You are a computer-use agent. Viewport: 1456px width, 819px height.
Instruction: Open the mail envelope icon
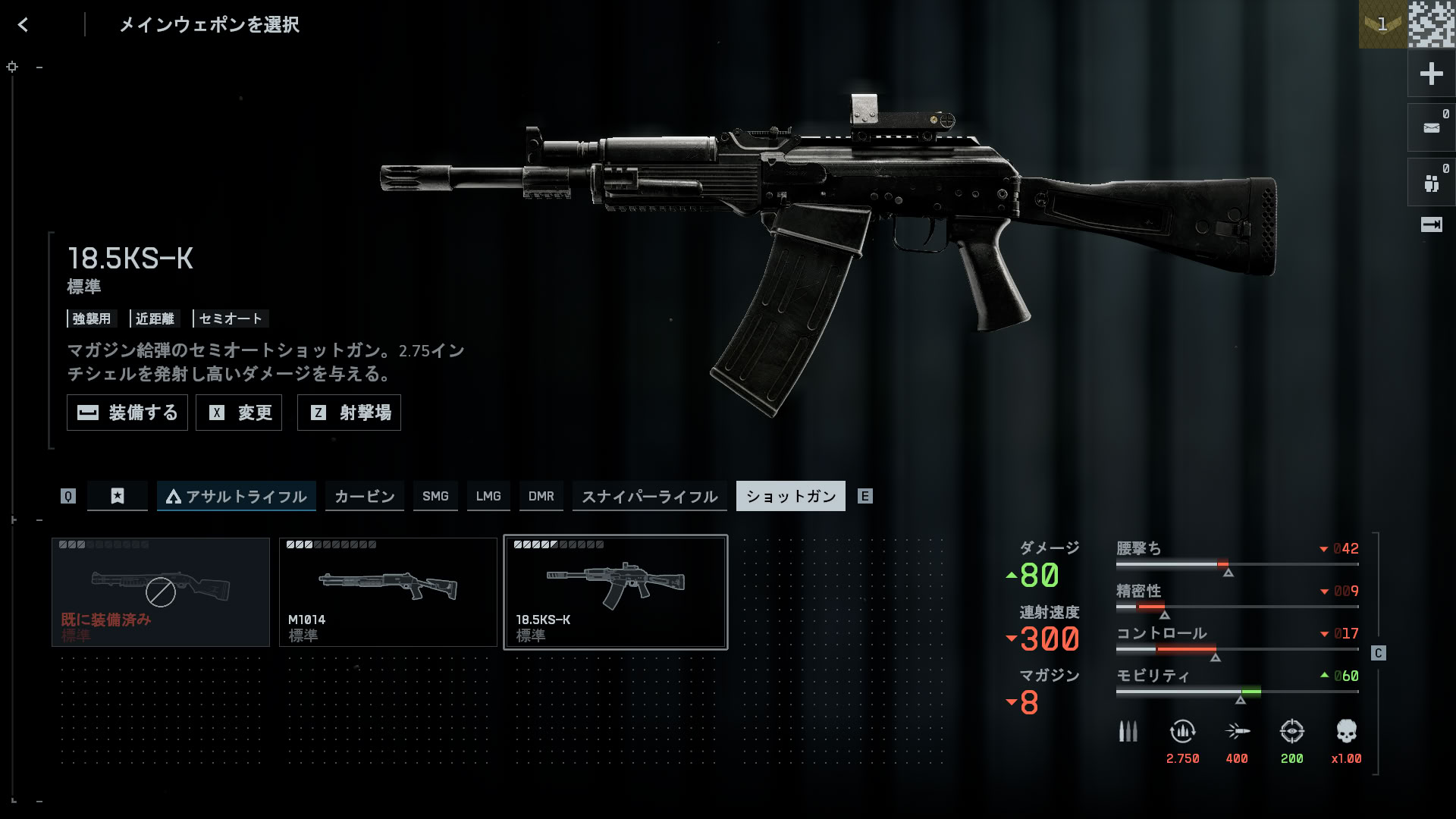coord(1431,128)
